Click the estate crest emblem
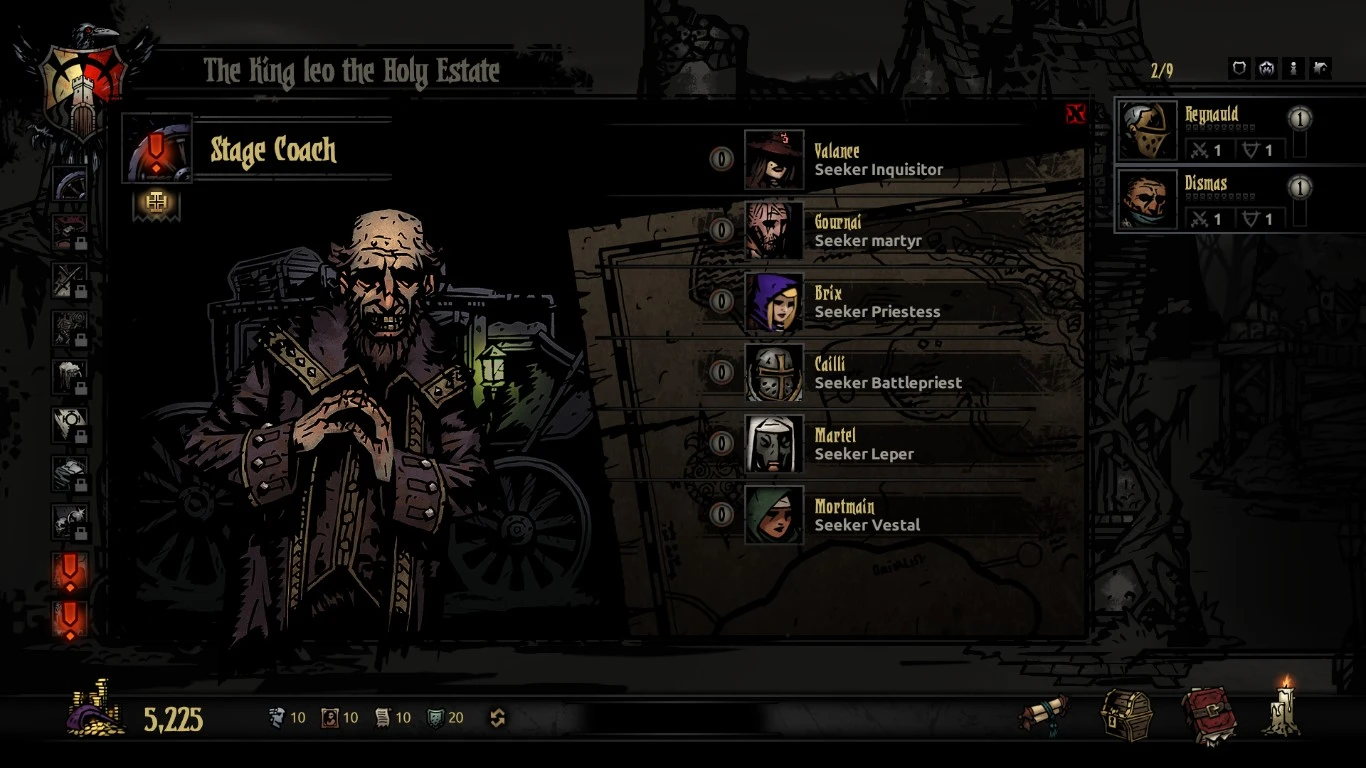 point(83,84)
